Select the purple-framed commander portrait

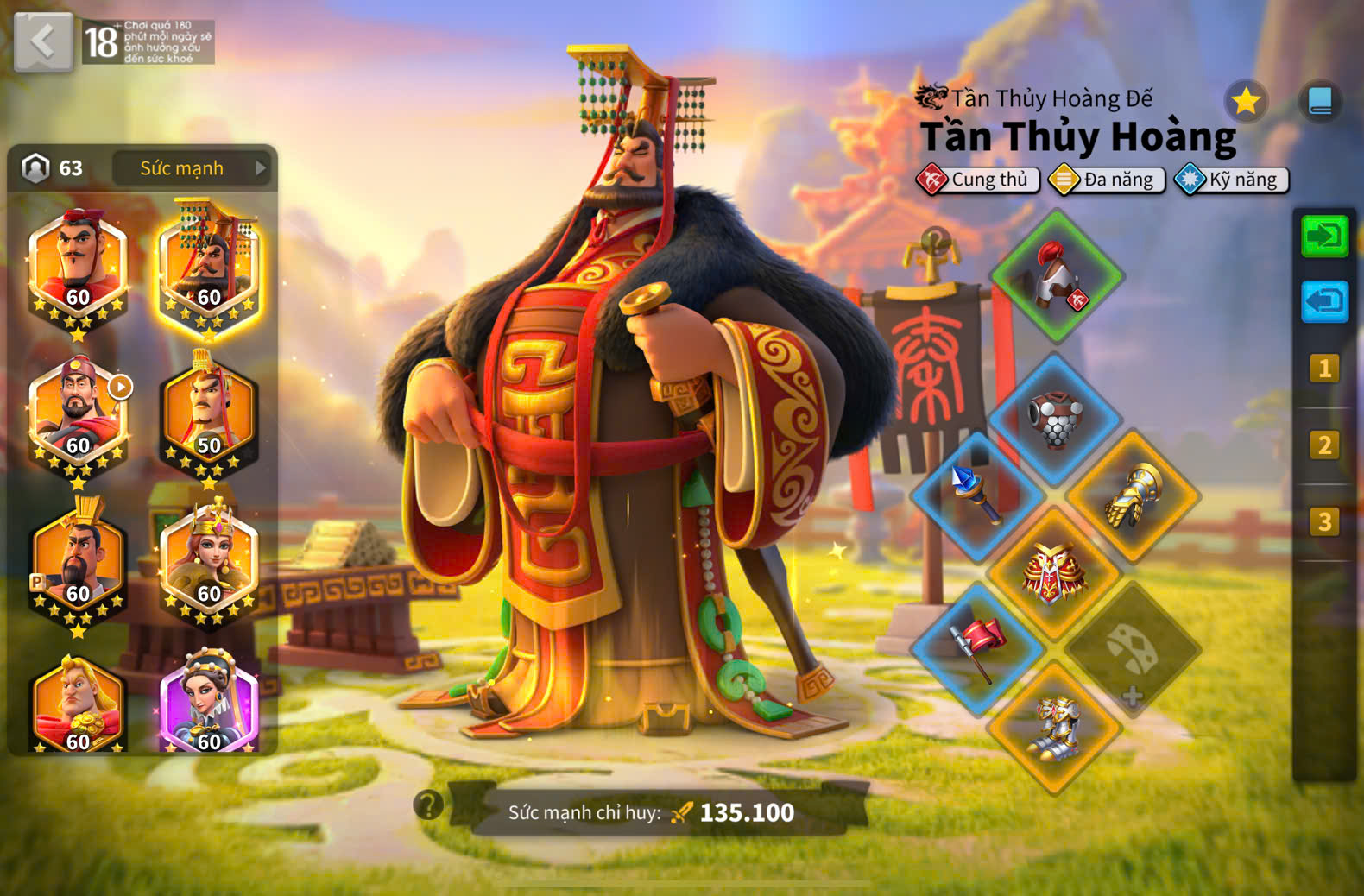click(209, 704)
